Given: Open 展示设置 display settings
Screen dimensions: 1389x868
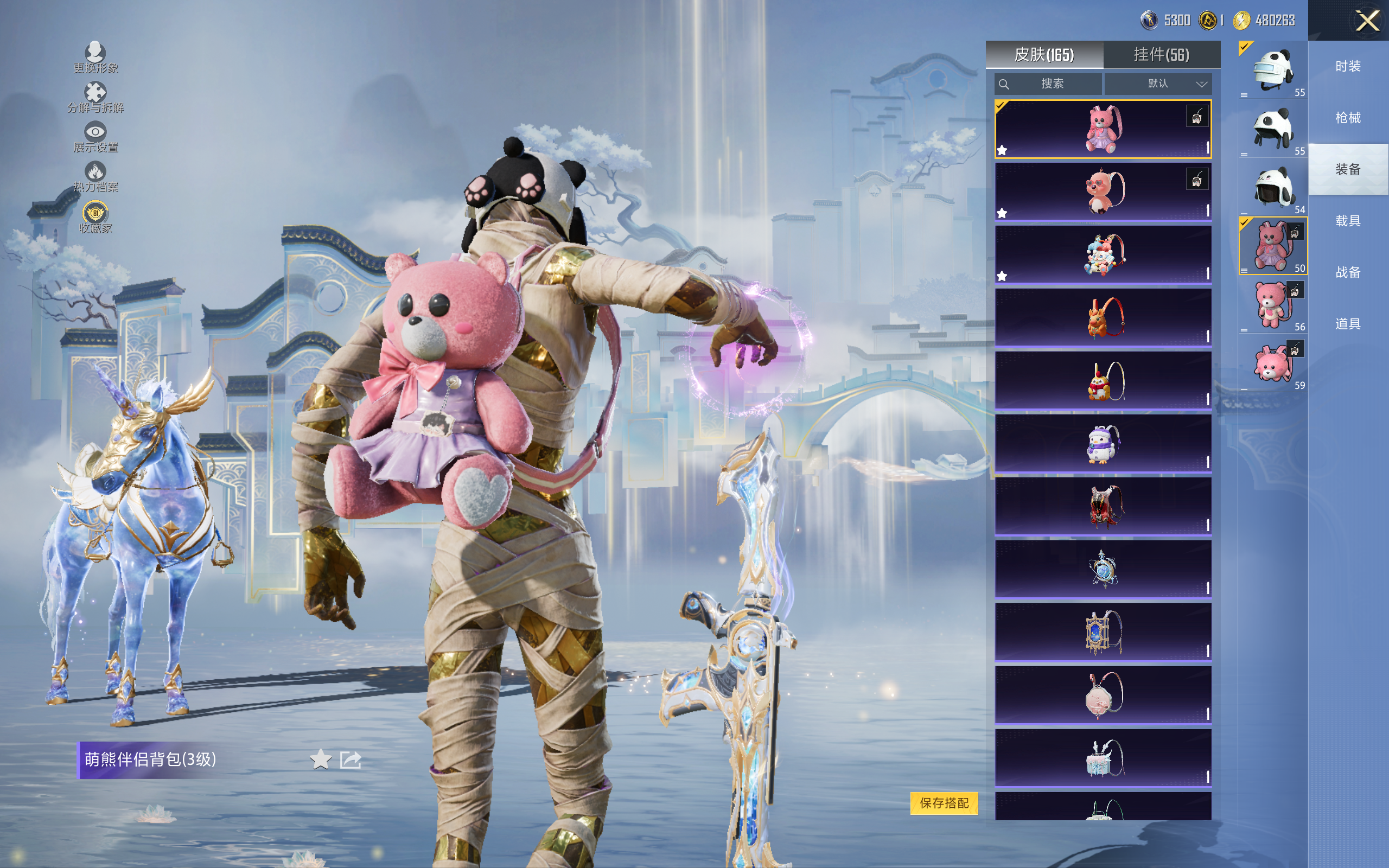Looking at the screenshot, I should (x=95, y=137).
